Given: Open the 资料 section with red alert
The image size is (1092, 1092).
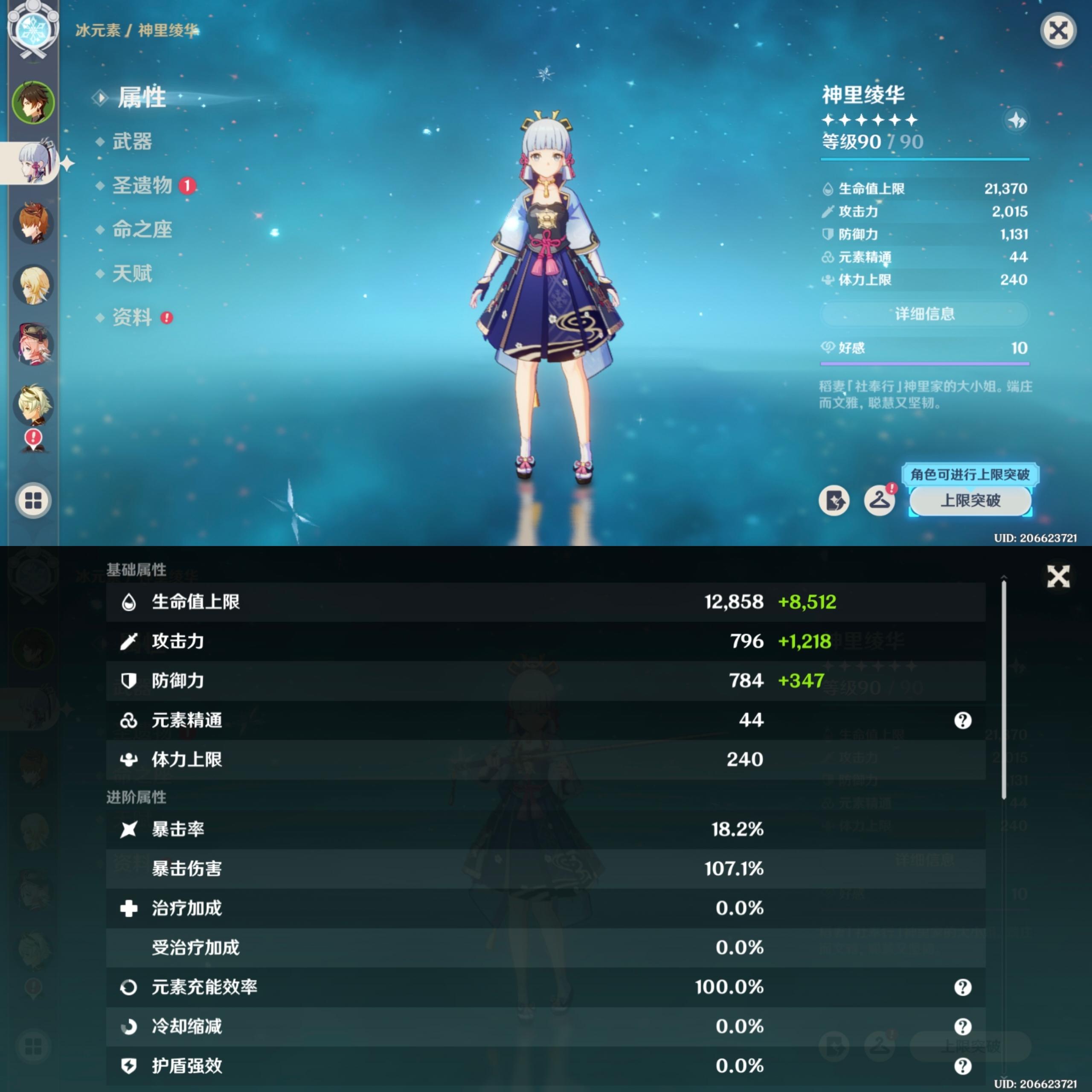Looking at the screenshot, I should click(x=132, y=318).
